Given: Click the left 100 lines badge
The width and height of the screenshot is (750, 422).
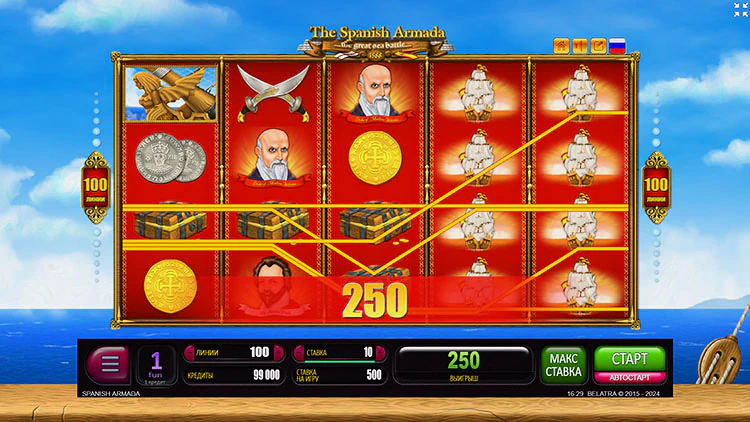Looking at the screenshot, I should (x=96, y=185).
